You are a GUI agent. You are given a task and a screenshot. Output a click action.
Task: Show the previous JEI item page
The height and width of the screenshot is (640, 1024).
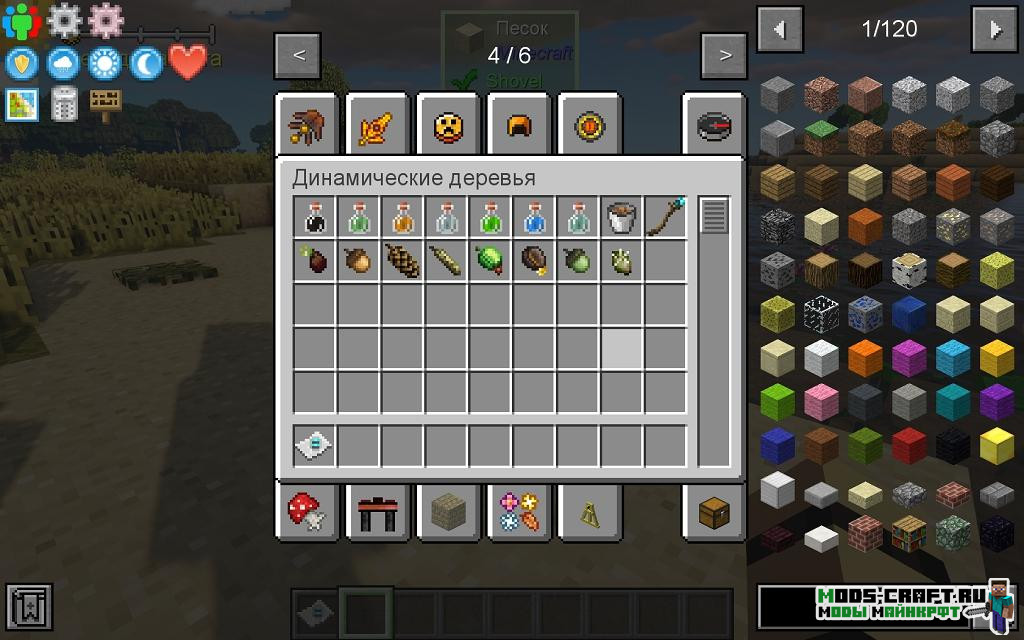point(780,30)
